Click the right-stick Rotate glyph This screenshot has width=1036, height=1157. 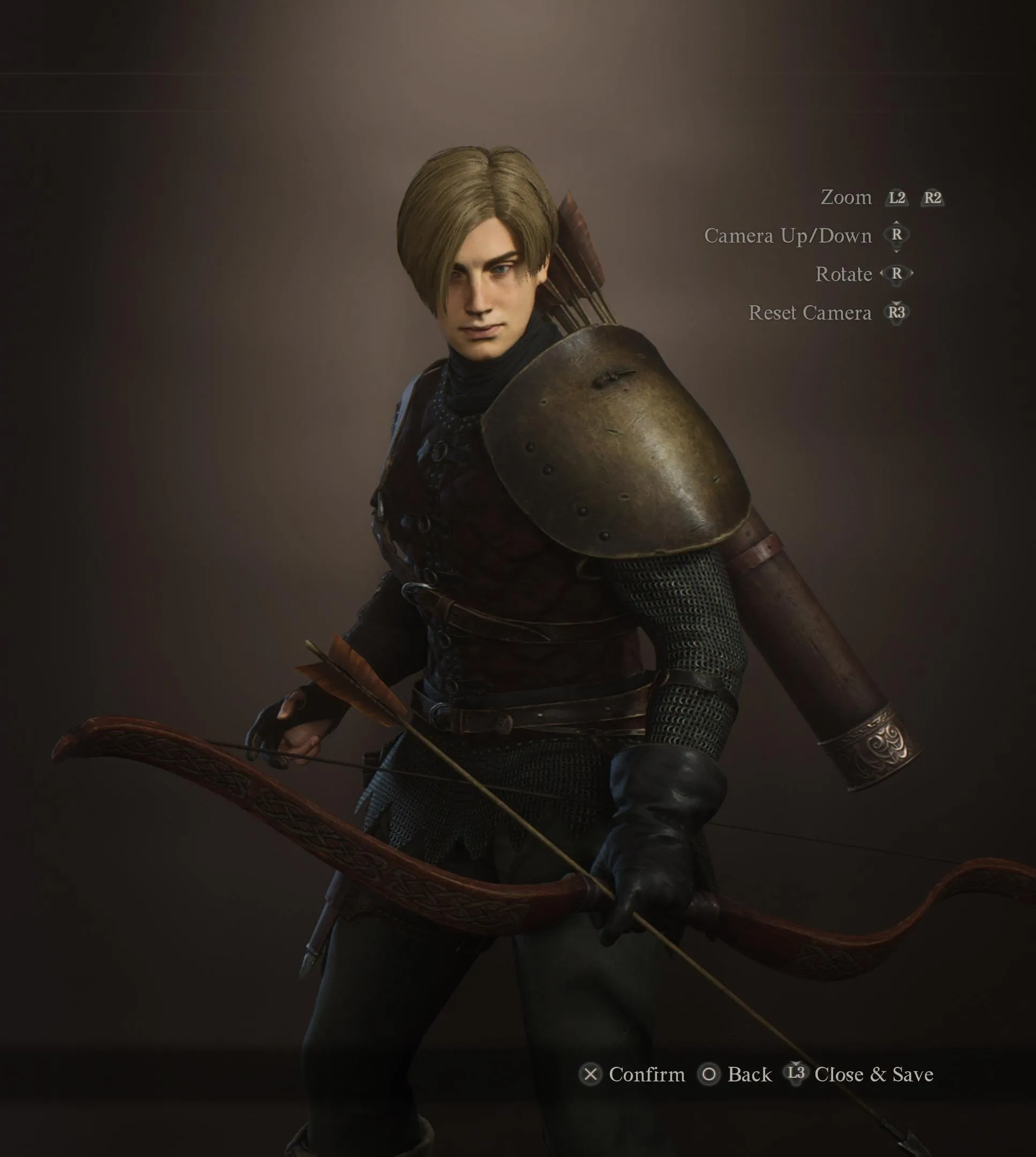pos(897,274)
